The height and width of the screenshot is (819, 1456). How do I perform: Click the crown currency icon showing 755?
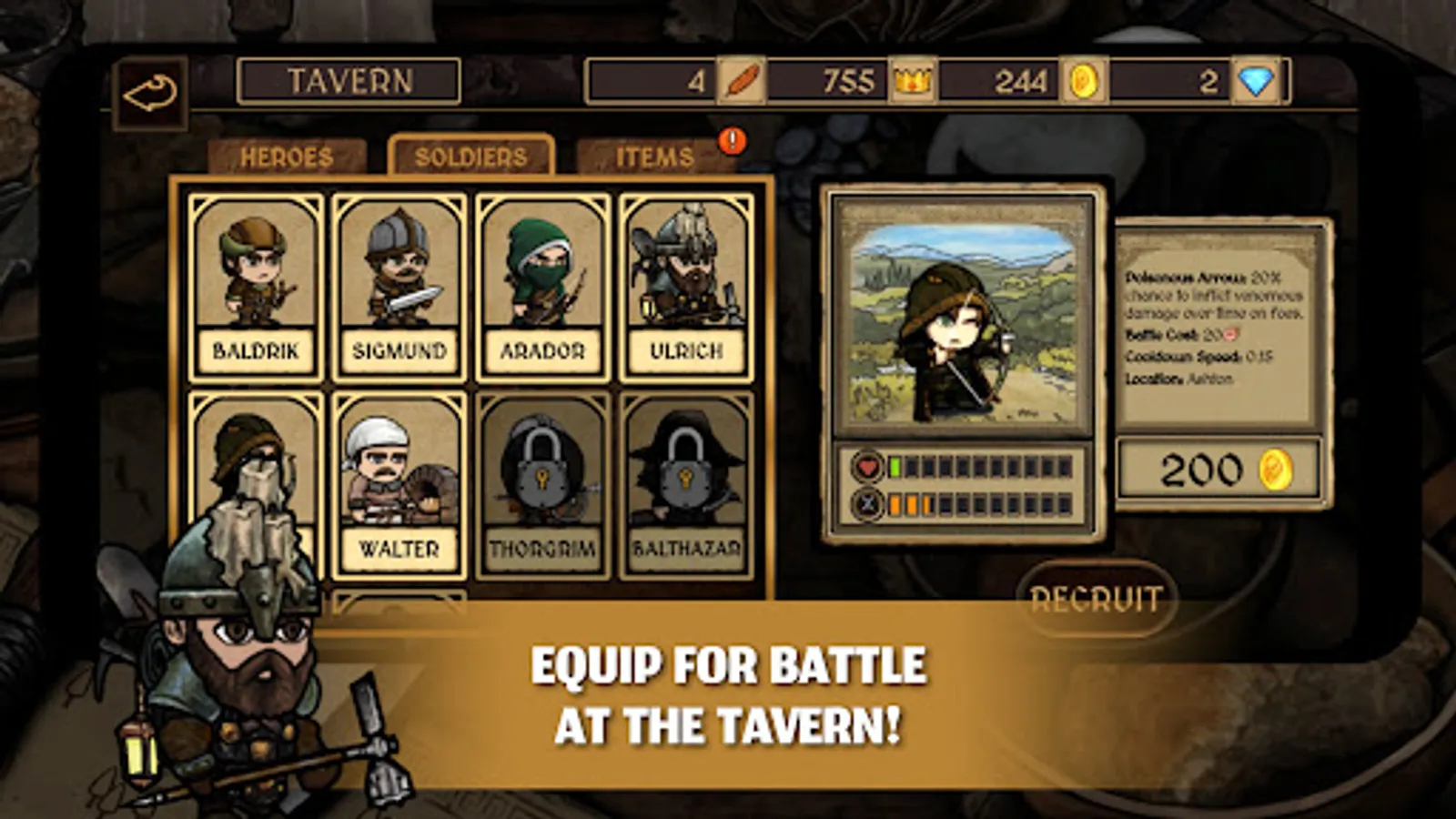point(913,81)
